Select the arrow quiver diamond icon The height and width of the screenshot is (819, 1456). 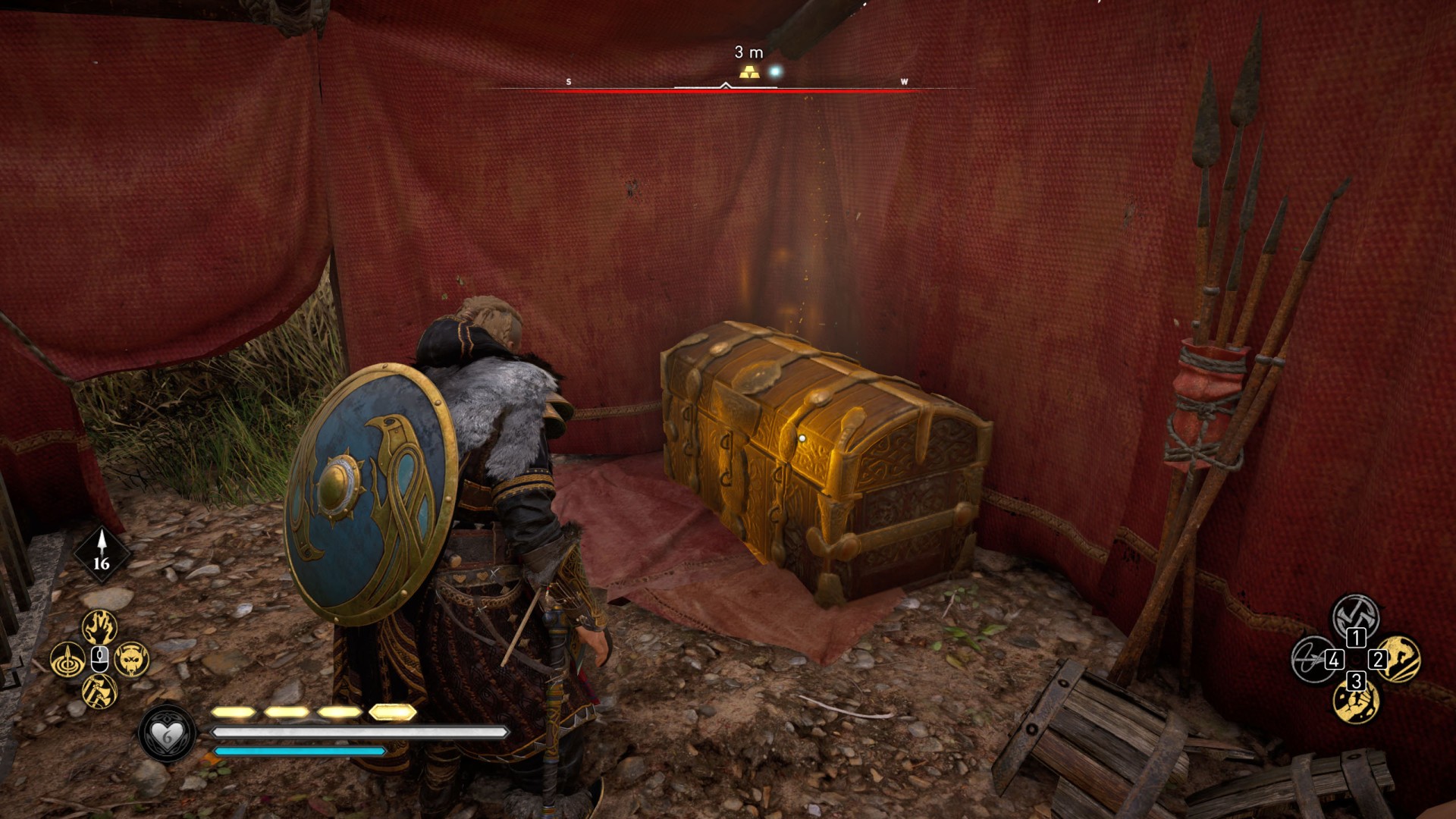tap(102, 554)
